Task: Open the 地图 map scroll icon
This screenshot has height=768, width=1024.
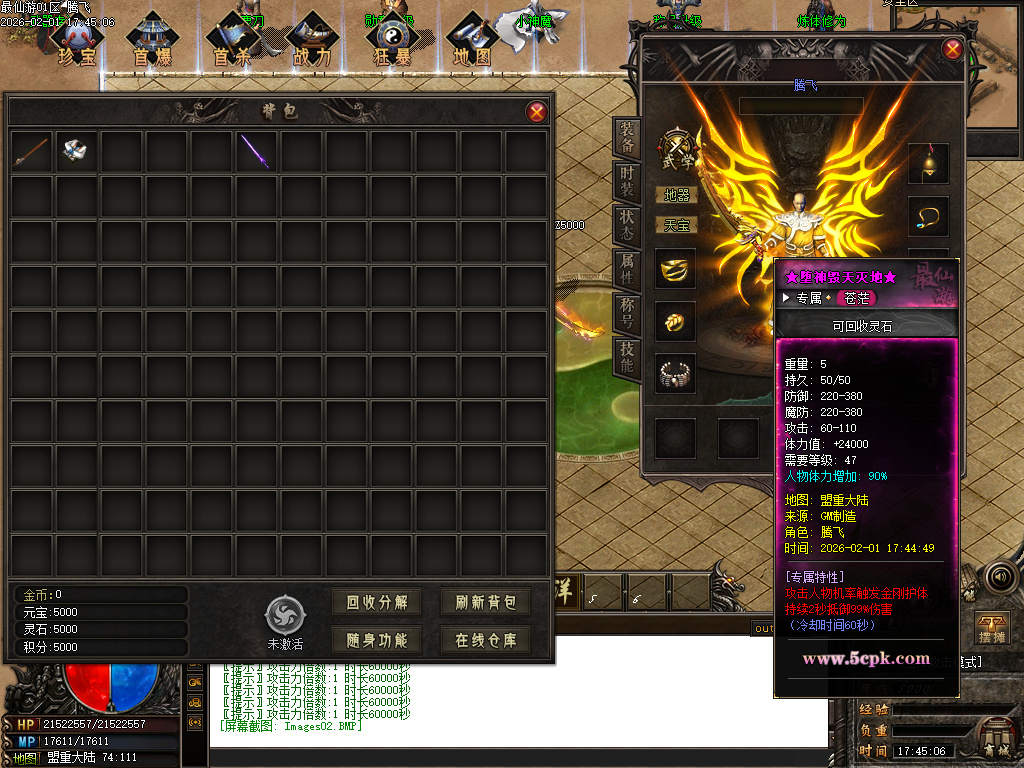Action: tap(471, 42)
